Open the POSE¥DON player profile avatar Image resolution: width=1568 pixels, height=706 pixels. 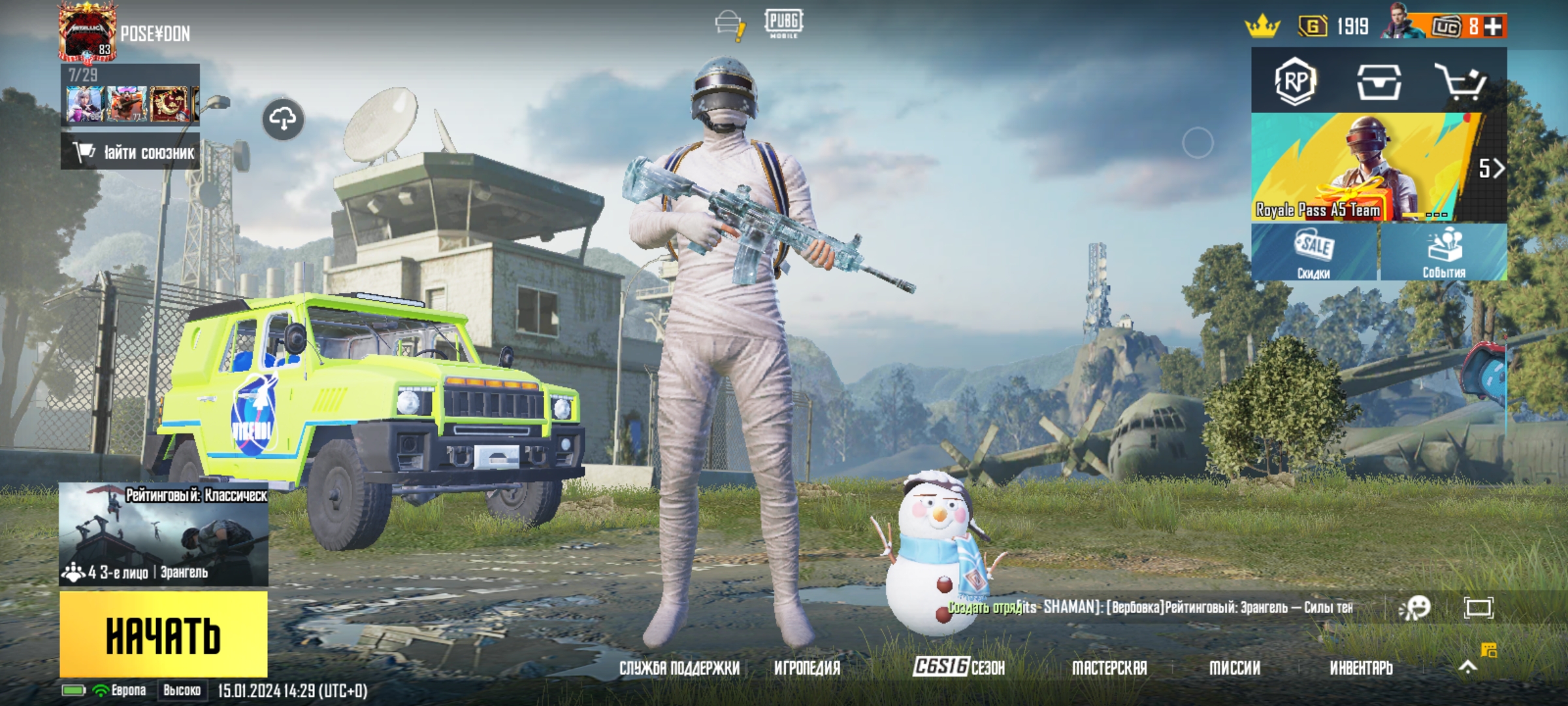tap(88, 33)
